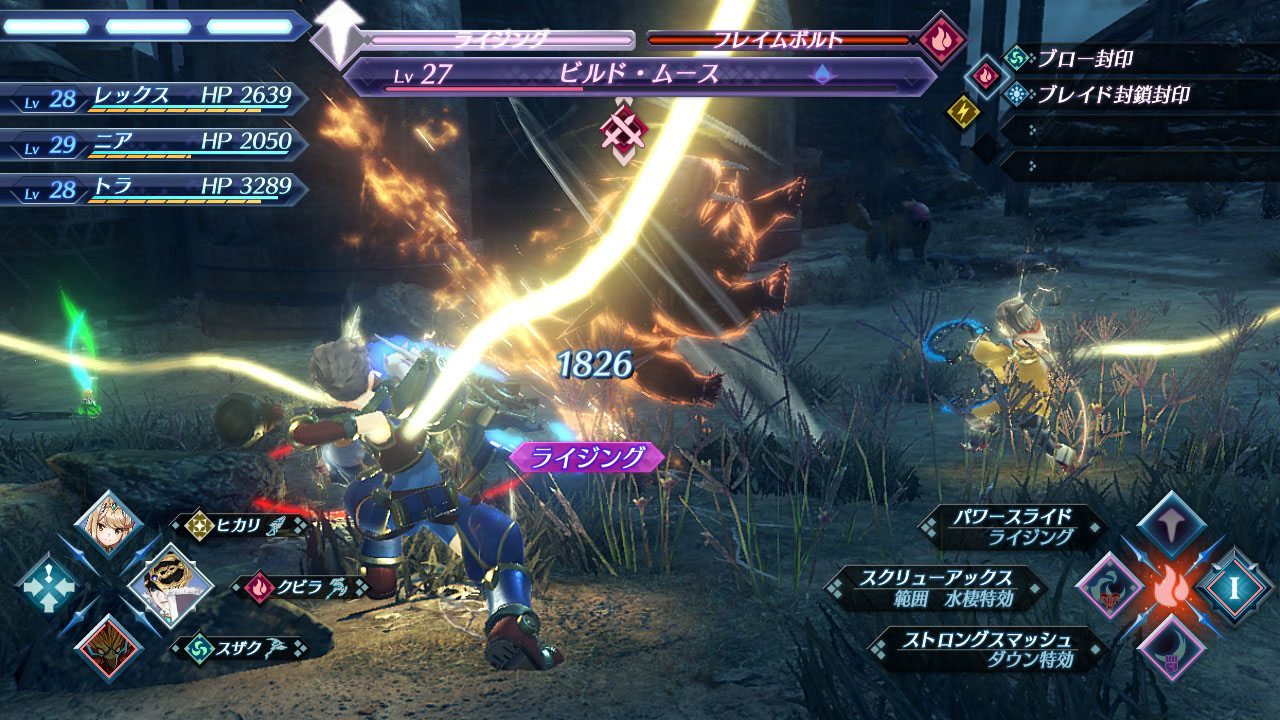Choose the スザク bird blade portrait
Image resolution: width=1280 pixels, height=720 pixels.
[x=108, y=645]
